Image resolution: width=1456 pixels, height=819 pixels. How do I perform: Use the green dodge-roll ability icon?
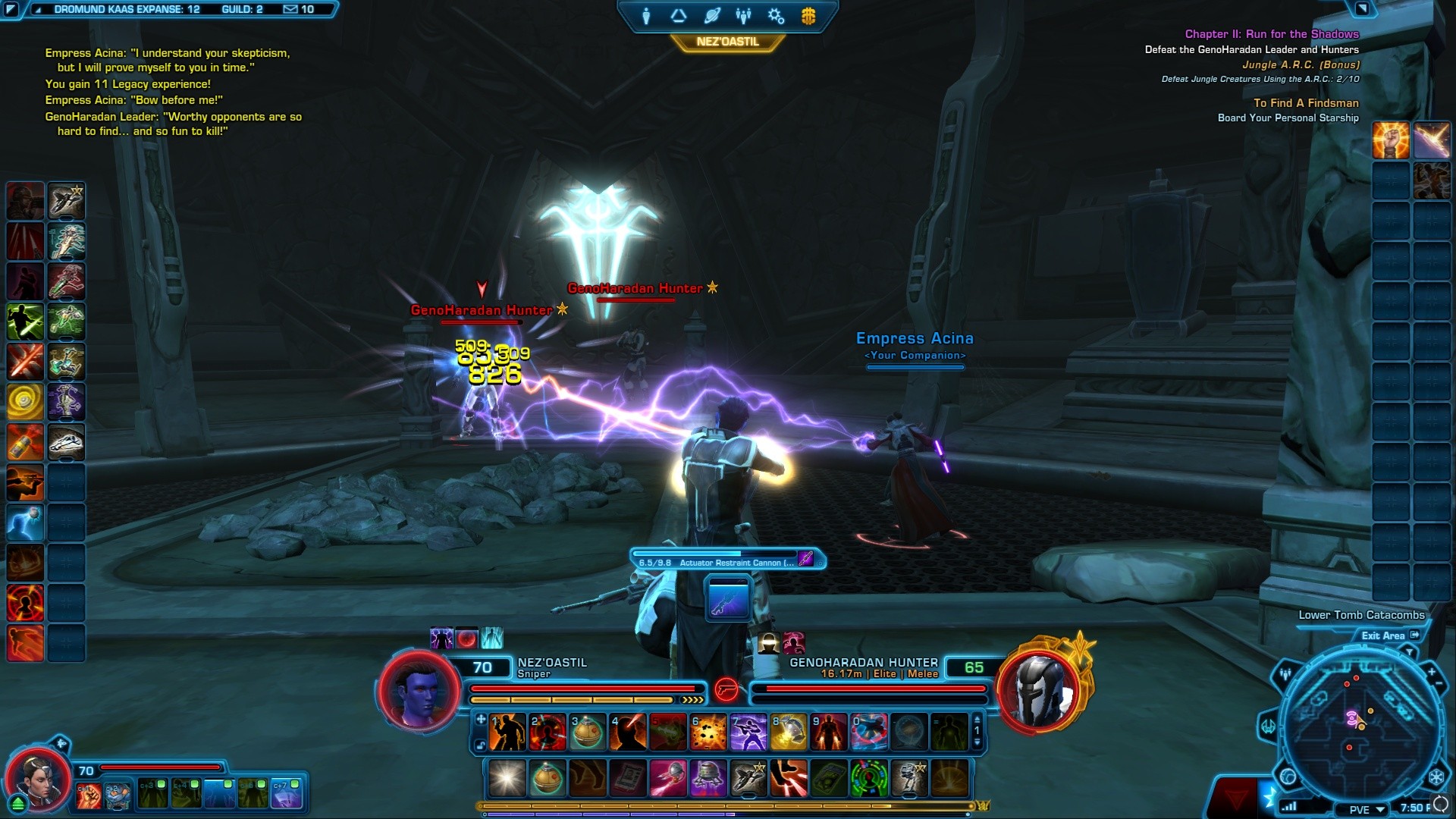coord(25,322)
